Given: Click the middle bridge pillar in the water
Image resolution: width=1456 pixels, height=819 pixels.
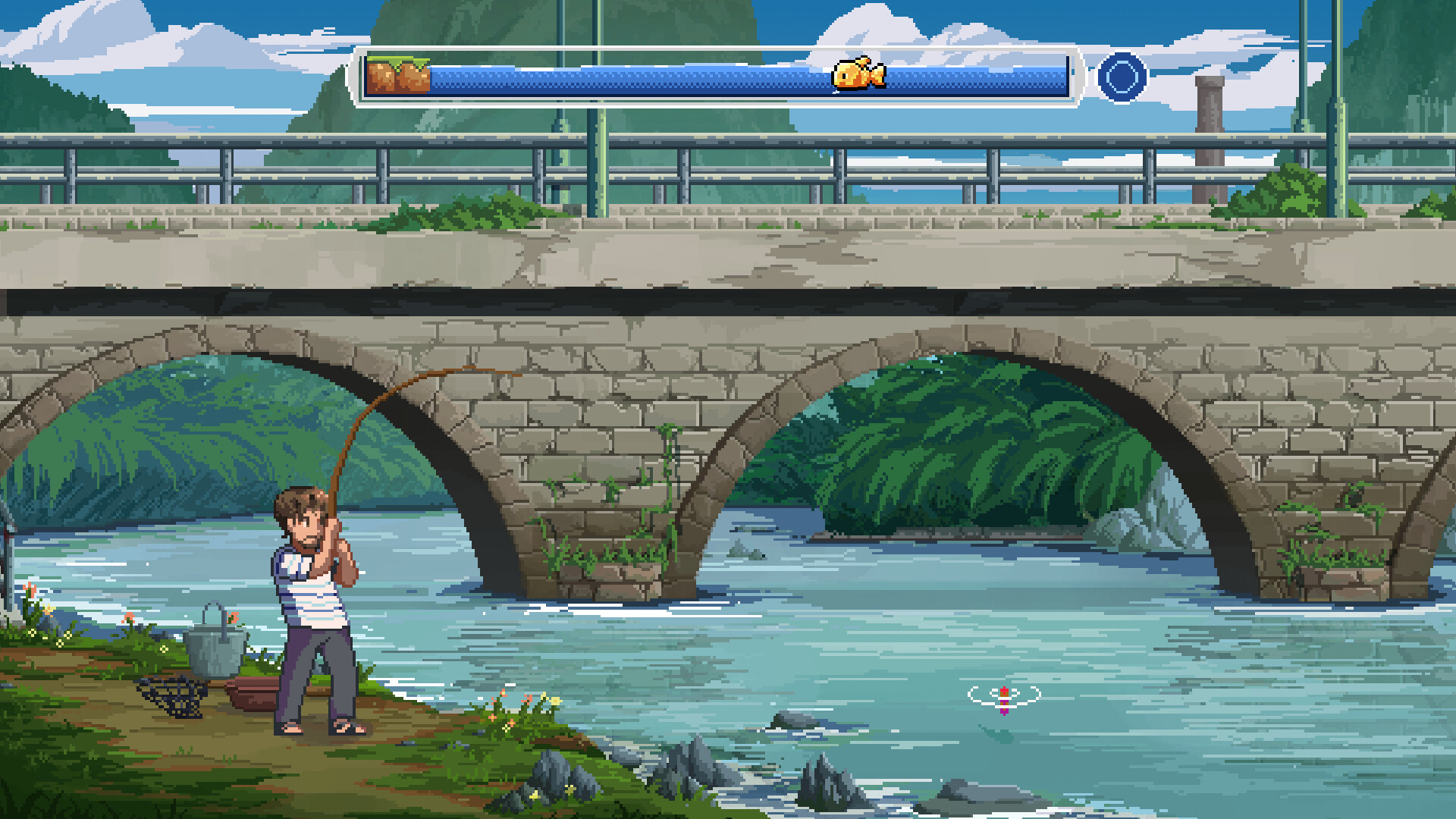Looking at the screenshot, I should (x=607, y=531).
